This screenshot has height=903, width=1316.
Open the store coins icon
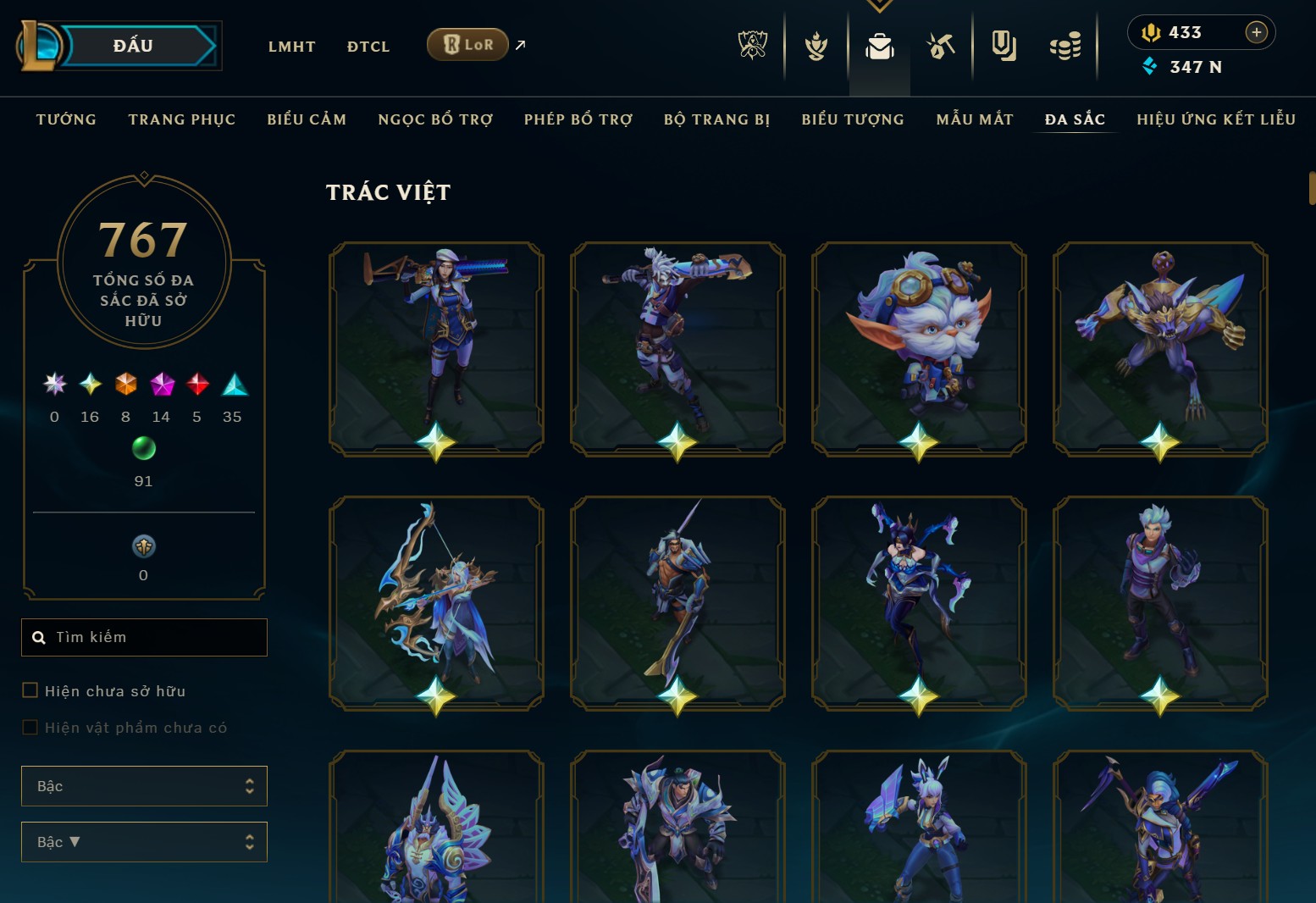pyautogui.click(x=1064, y=46)
